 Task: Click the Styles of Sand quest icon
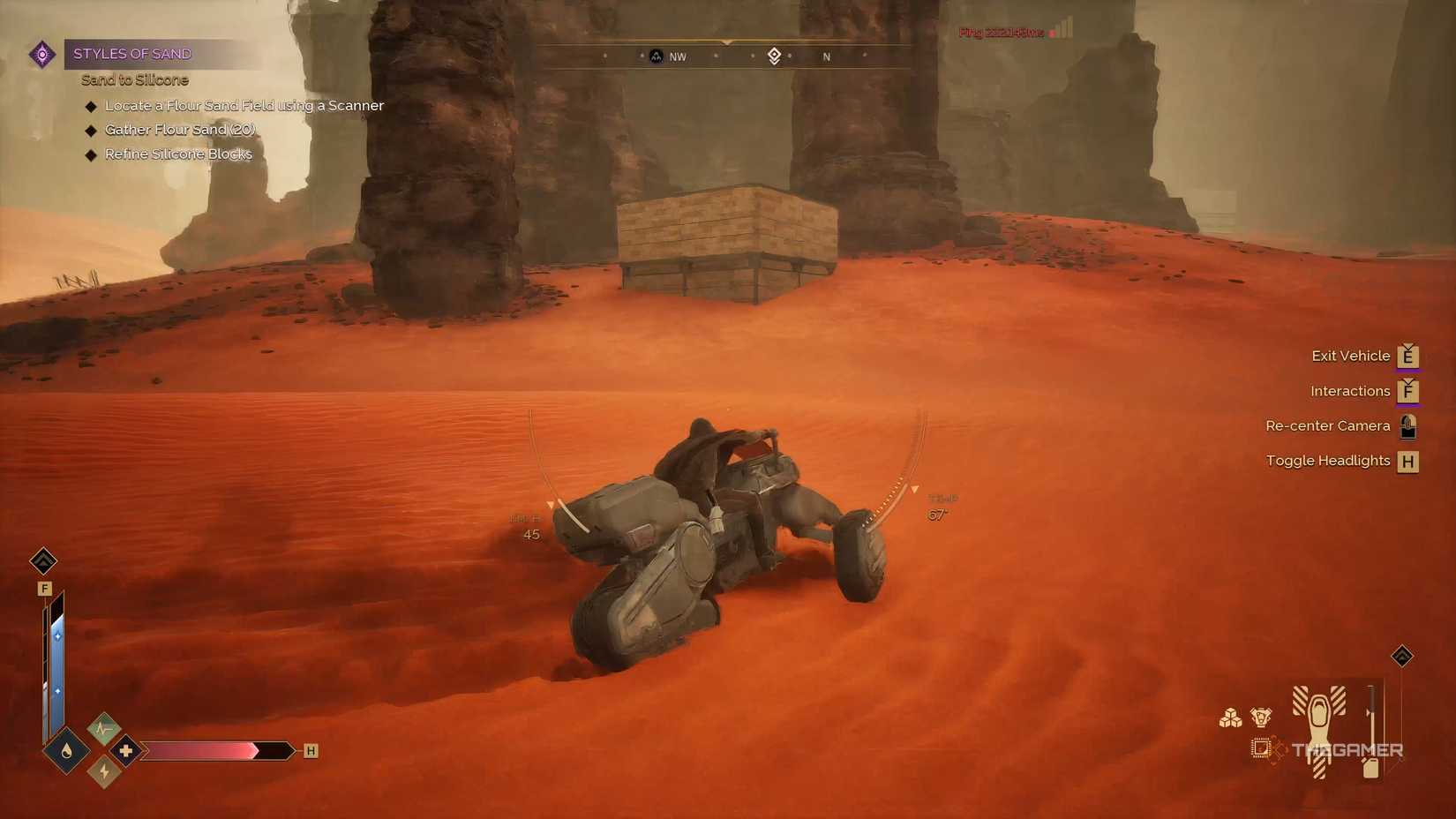click(x=41, y=54)
